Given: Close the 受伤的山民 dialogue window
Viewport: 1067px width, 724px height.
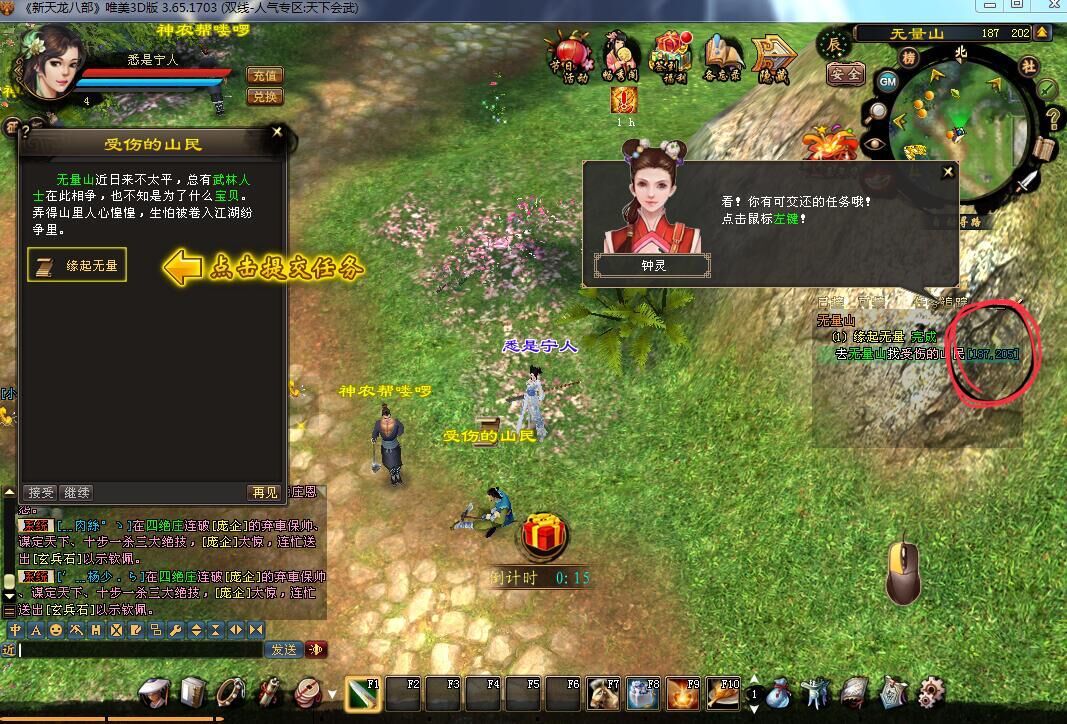Looking at the screenshot, I should [277, 131].
